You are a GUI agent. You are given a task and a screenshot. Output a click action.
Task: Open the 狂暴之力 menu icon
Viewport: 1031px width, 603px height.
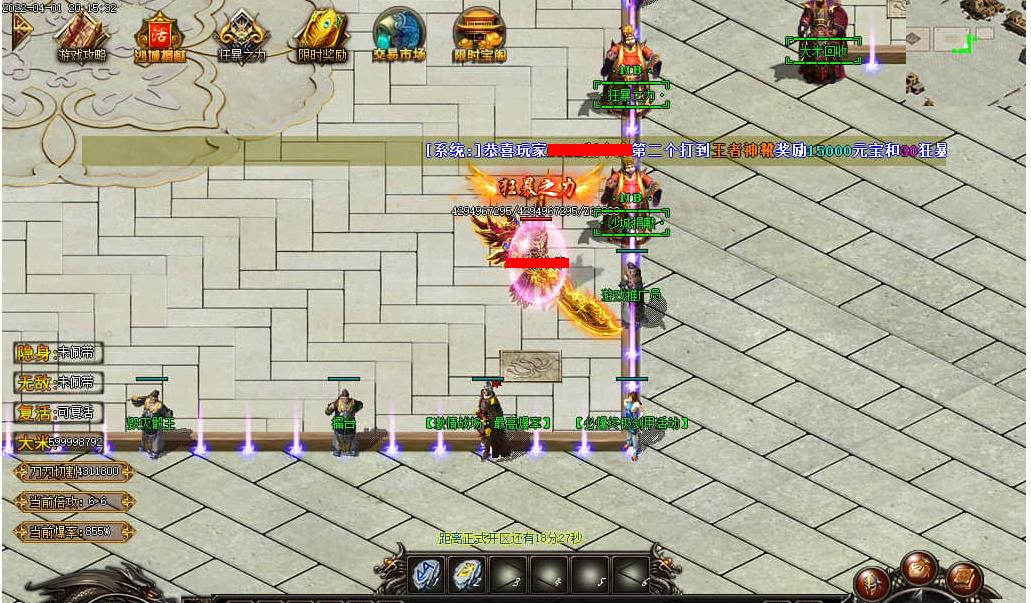[x=241, y=36]
